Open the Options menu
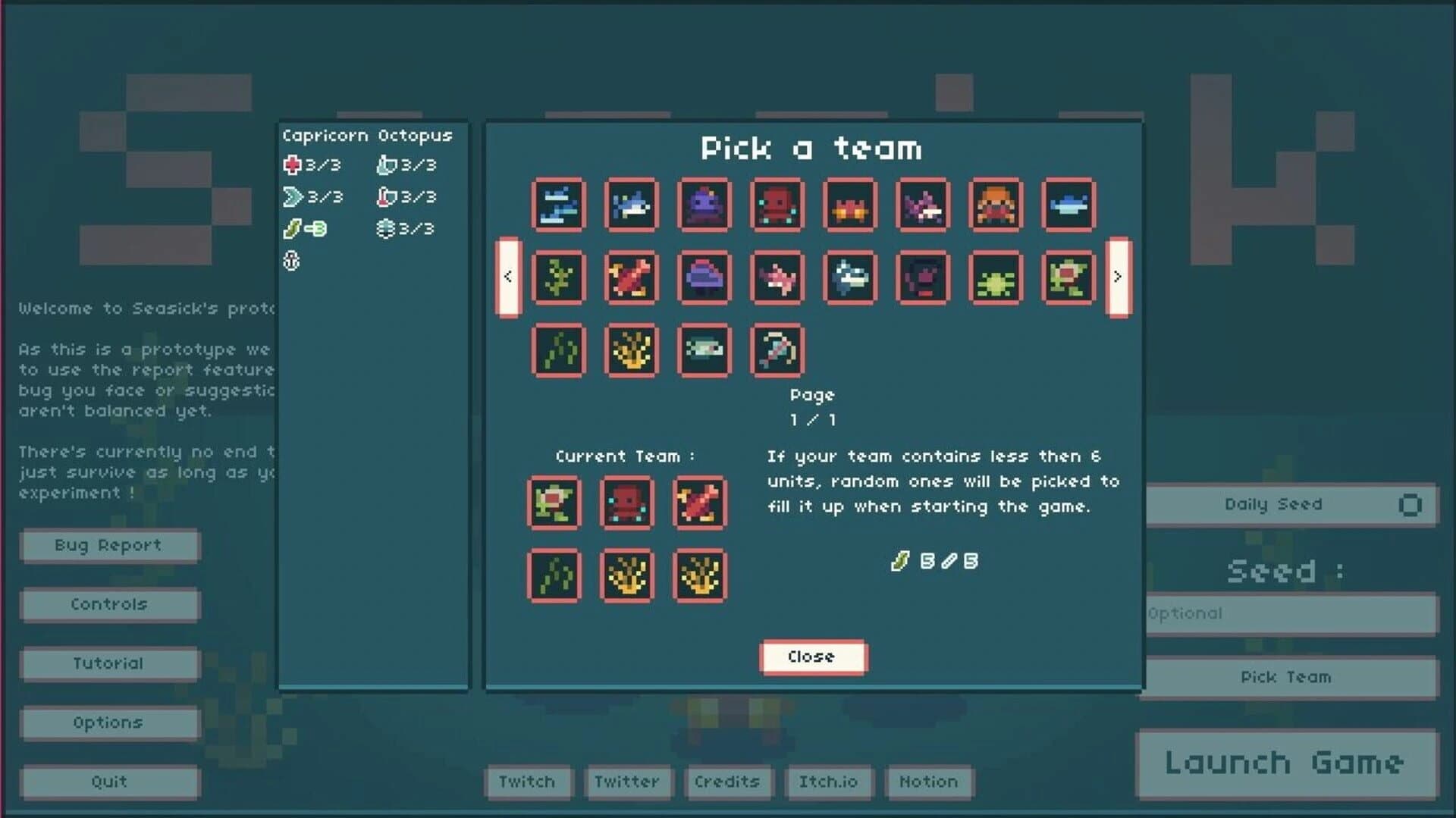Image resolution: width=1456 pixels, height=818 pixels. coord(108,722)
